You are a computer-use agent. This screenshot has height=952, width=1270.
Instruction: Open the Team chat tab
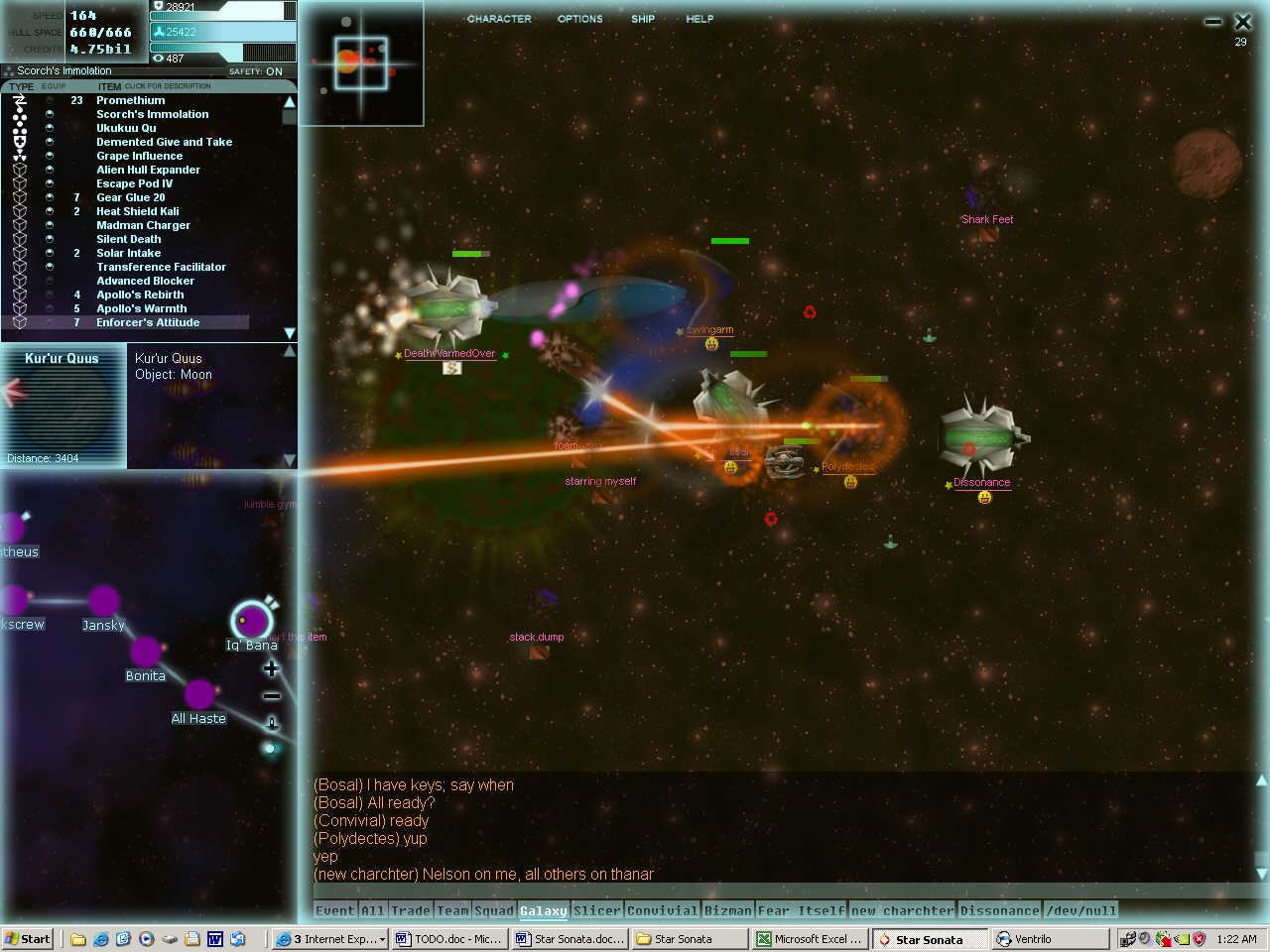click(452, 910)
